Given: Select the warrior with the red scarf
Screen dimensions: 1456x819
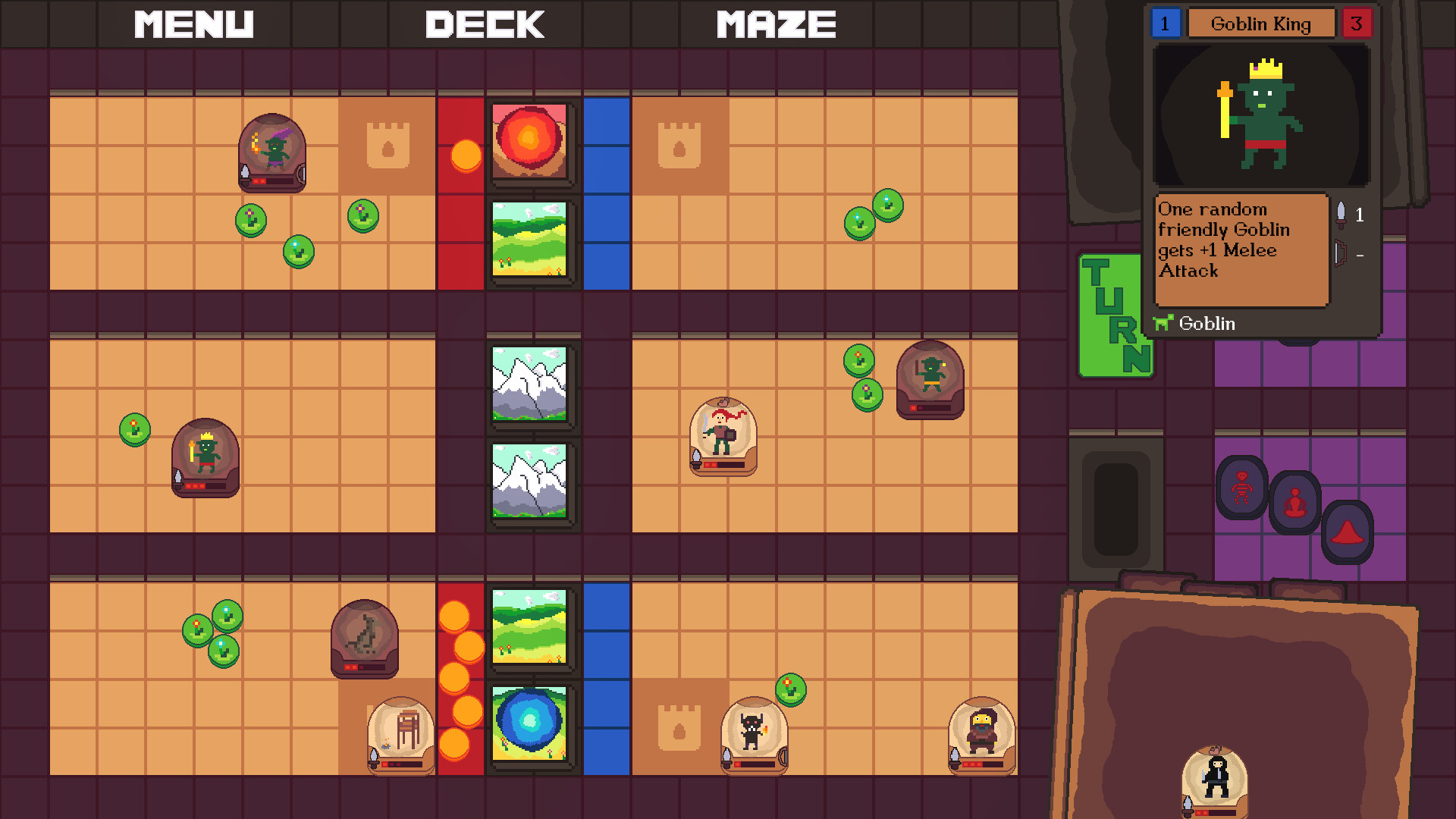Looking at the screenshot, I should click(720, 438).
